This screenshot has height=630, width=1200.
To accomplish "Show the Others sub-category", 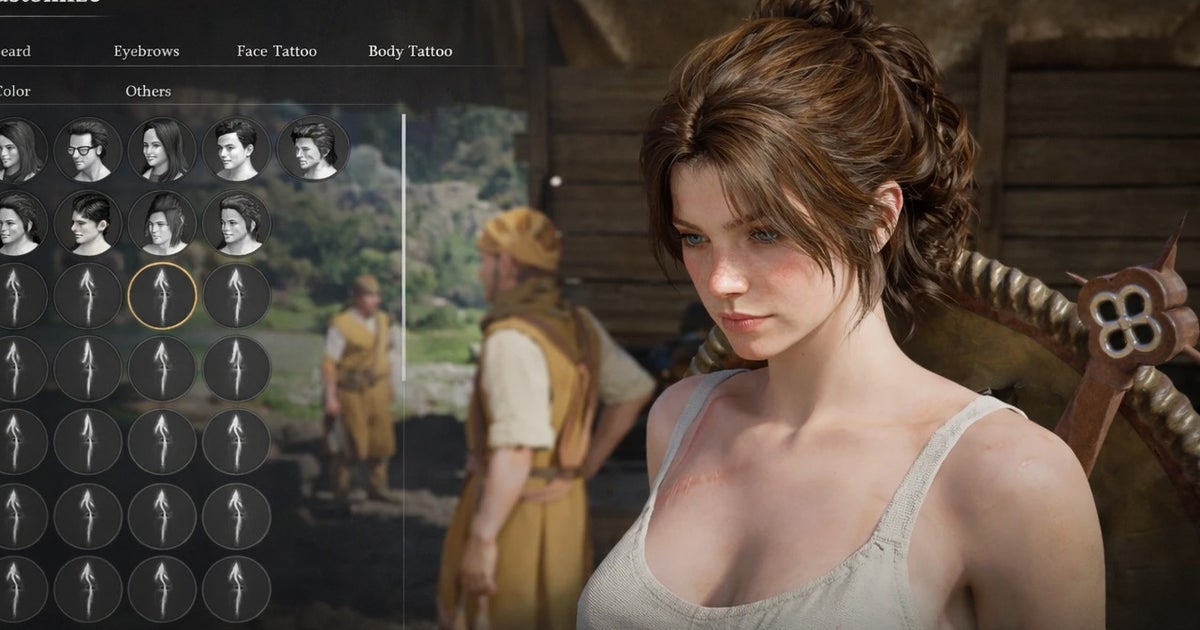I will coord(148,91).
